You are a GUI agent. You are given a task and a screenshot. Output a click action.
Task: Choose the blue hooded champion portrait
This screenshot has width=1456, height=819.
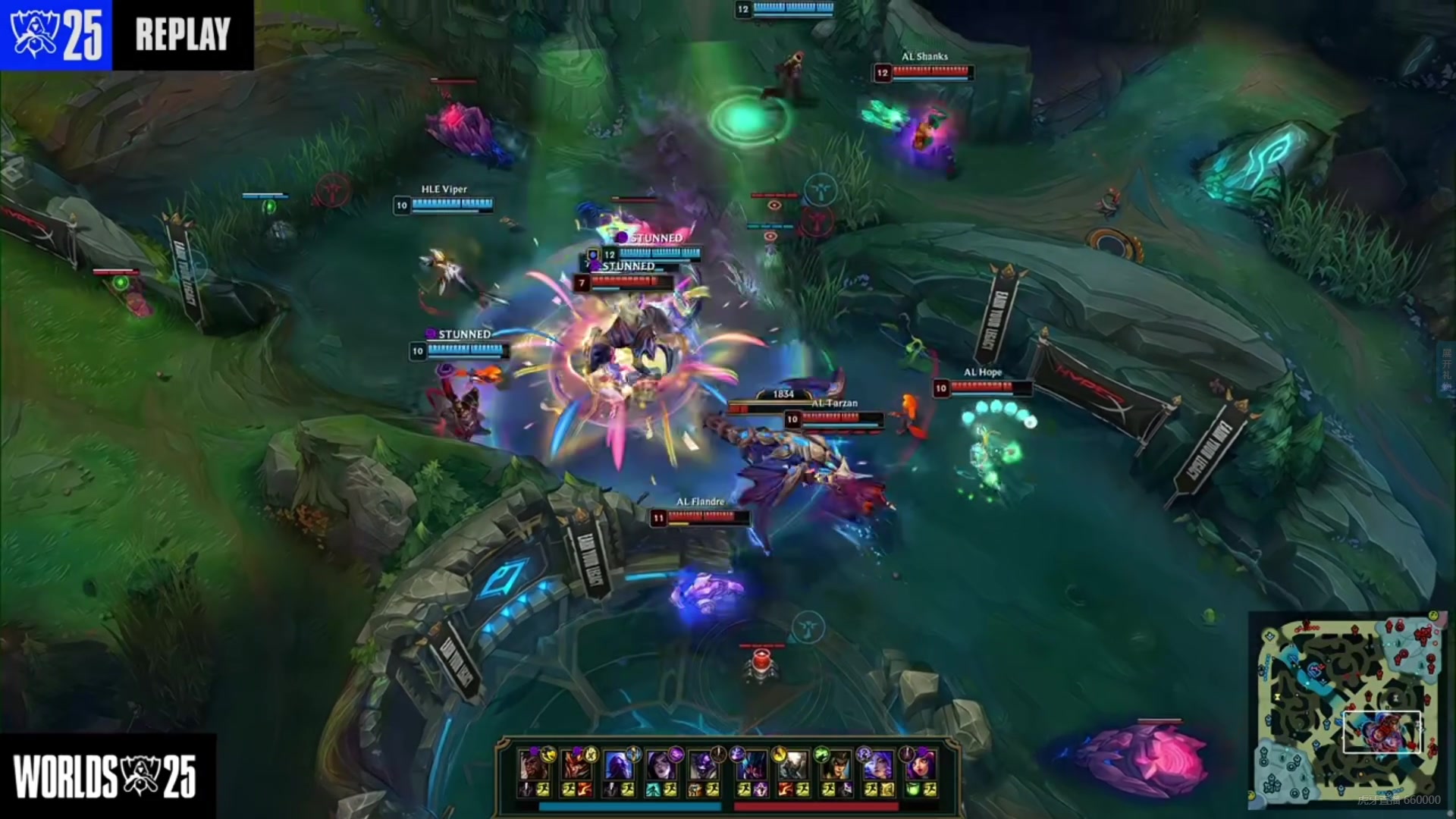point(619,764)
